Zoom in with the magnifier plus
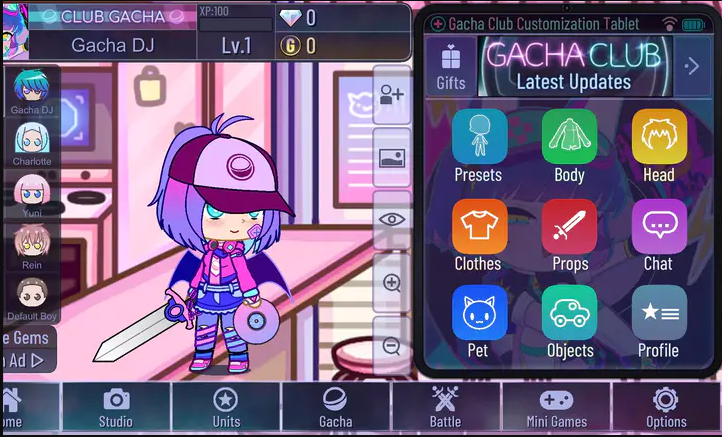 tap(392, 283)
